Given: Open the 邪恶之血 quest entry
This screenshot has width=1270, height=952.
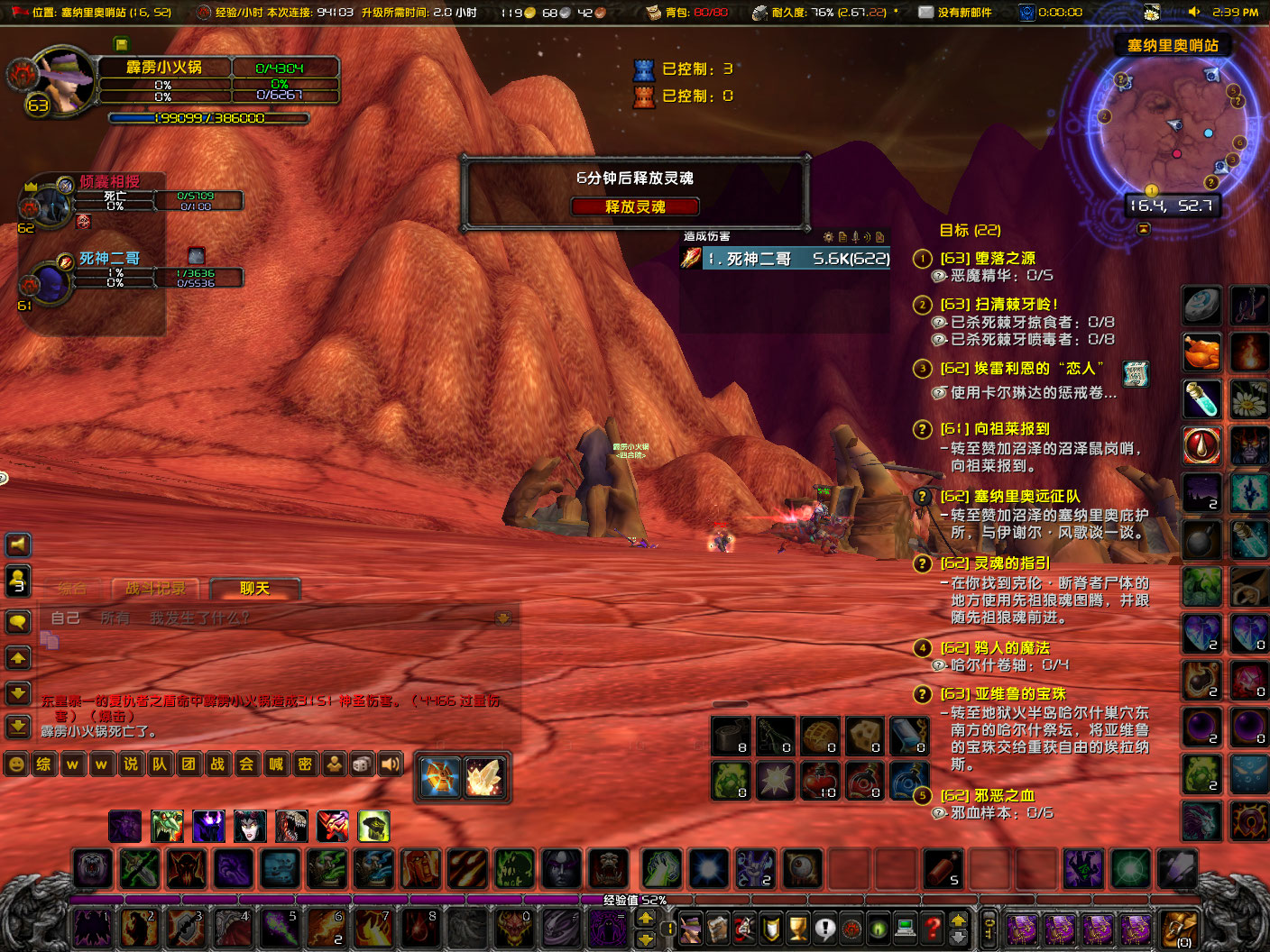Looking at the screenshot, I should (988, 795).
